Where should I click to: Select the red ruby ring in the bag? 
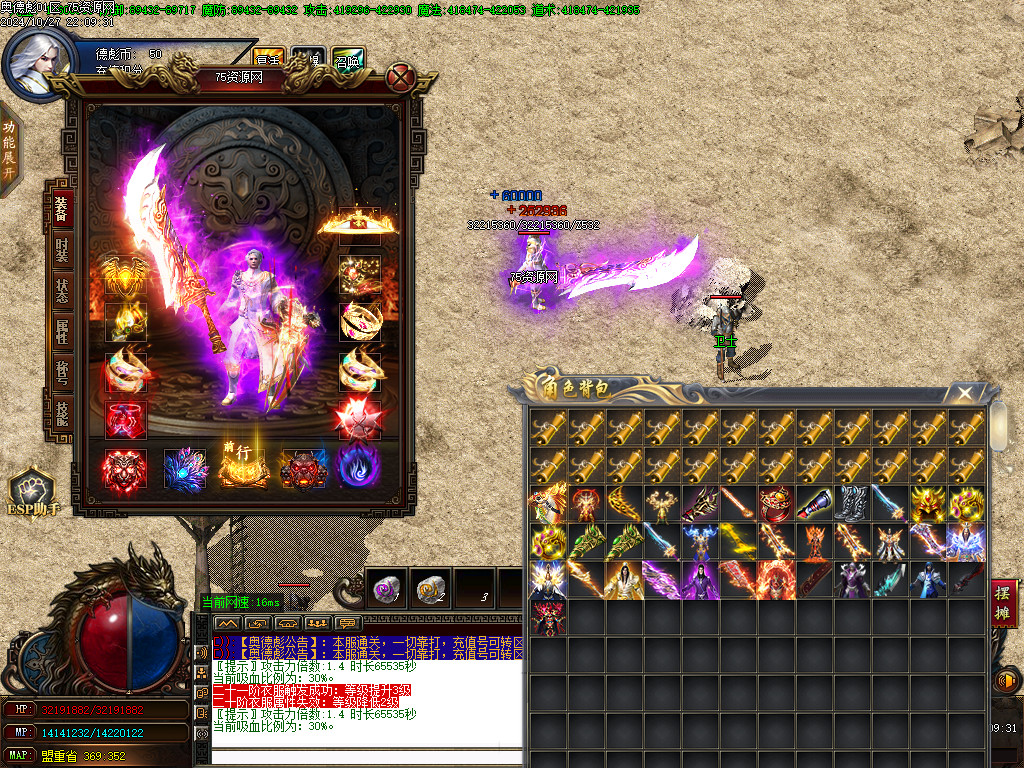pos(777,503)
